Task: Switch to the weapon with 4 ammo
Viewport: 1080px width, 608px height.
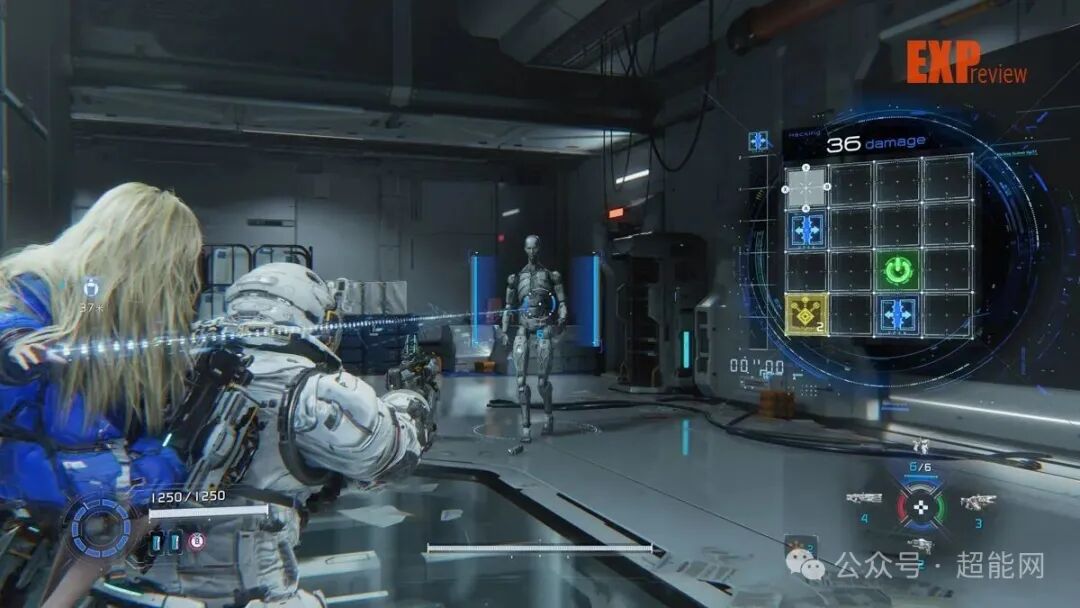Action: pyautogui.click(x=863, y=498)
